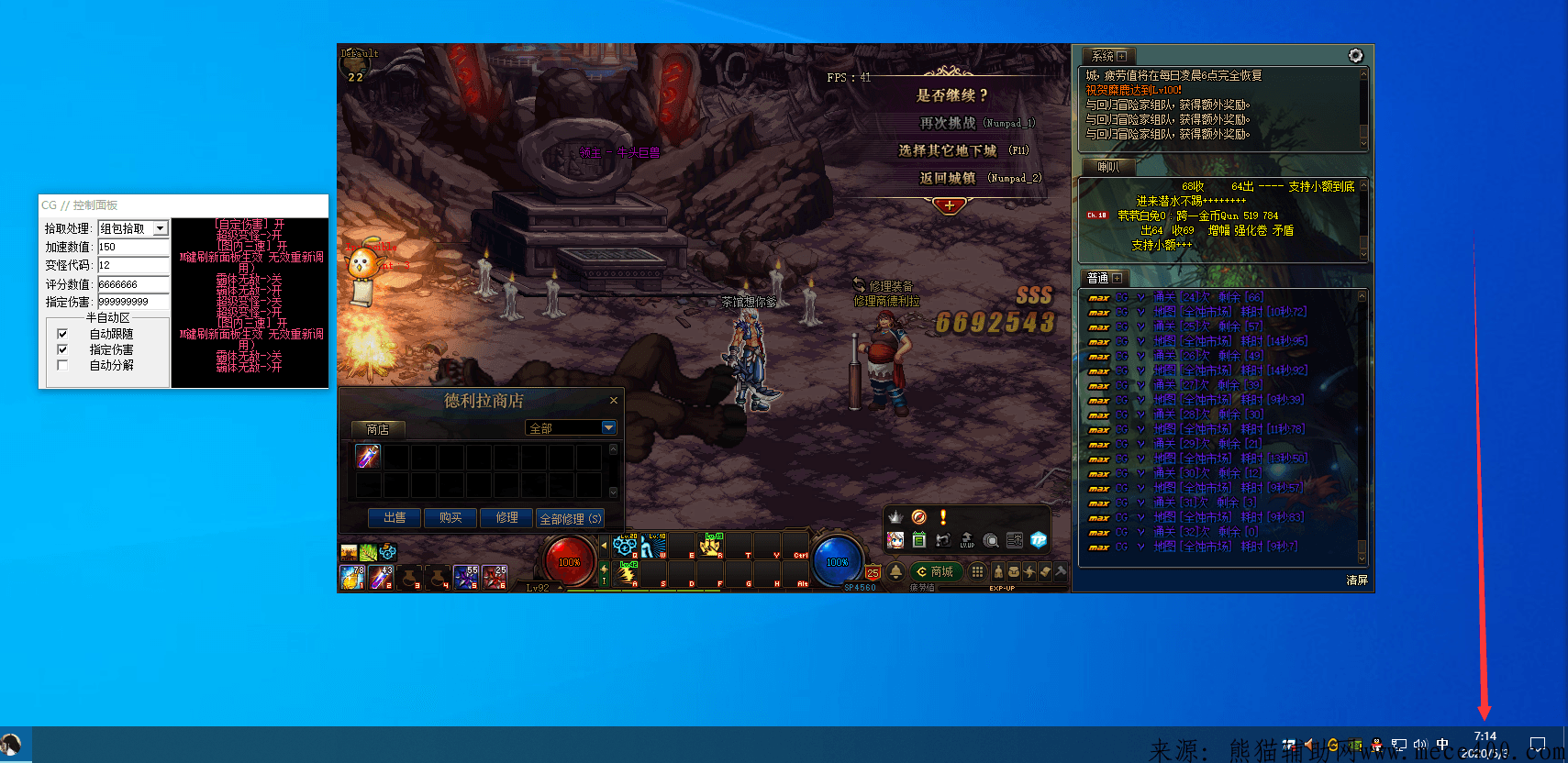Screen dimensions: 1568x763
Task: Open the 商城 cash shop
Action: pyautogui.click(x=935, y=571)
